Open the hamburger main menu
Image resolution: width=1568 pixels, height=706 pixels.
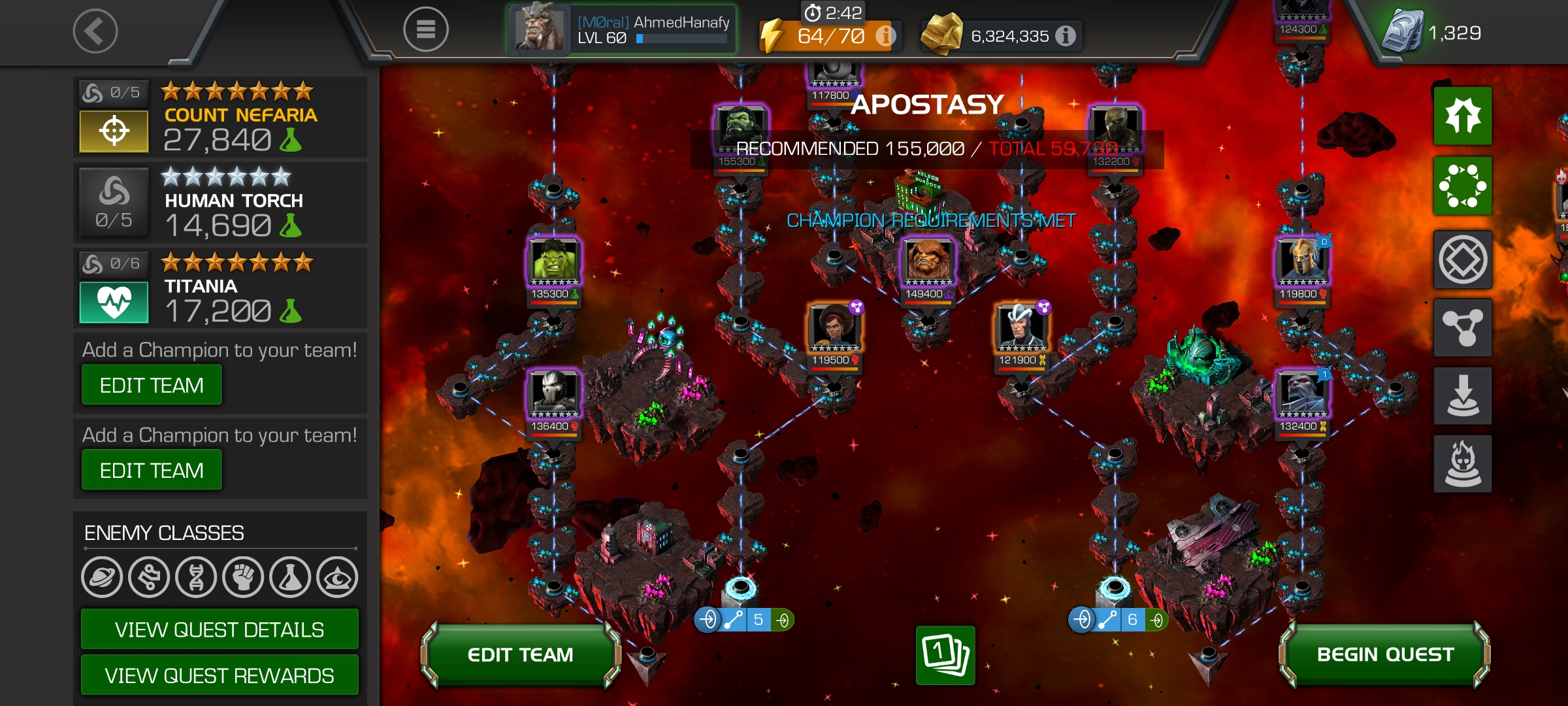click(425, 29)
